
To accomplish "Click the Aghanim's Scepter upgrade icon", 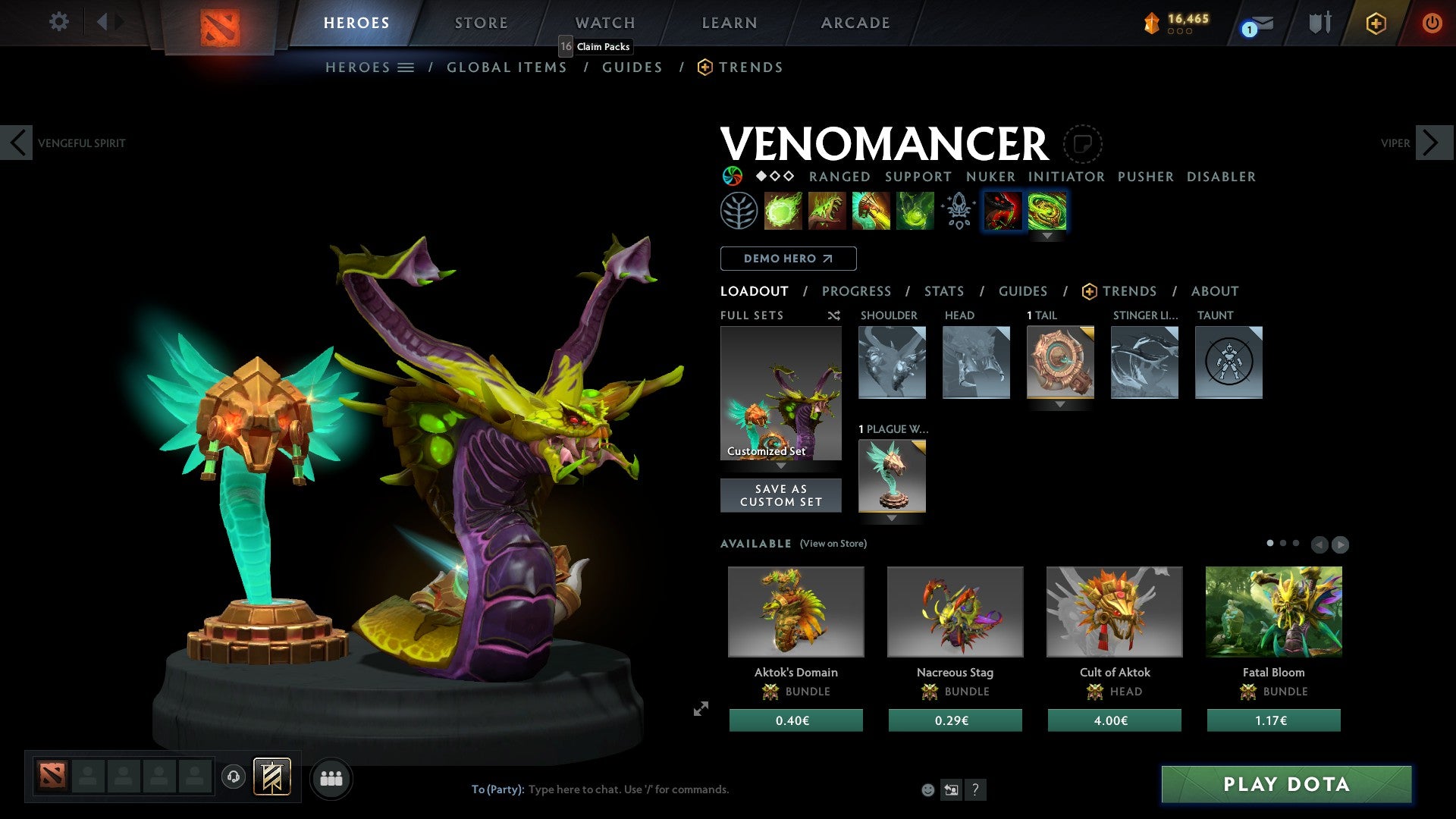I will tap(958, 211).
